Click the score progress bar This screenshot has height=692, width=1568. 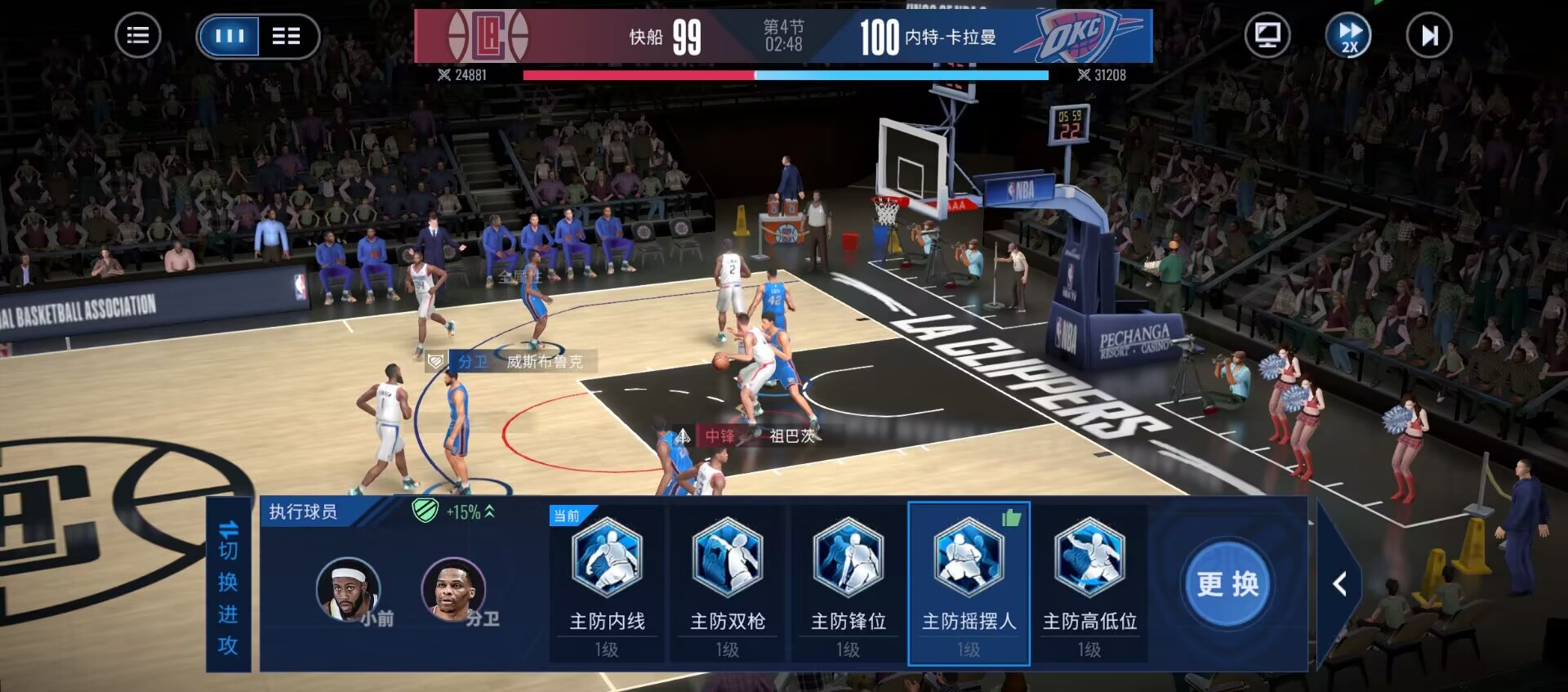click(784, 75)
